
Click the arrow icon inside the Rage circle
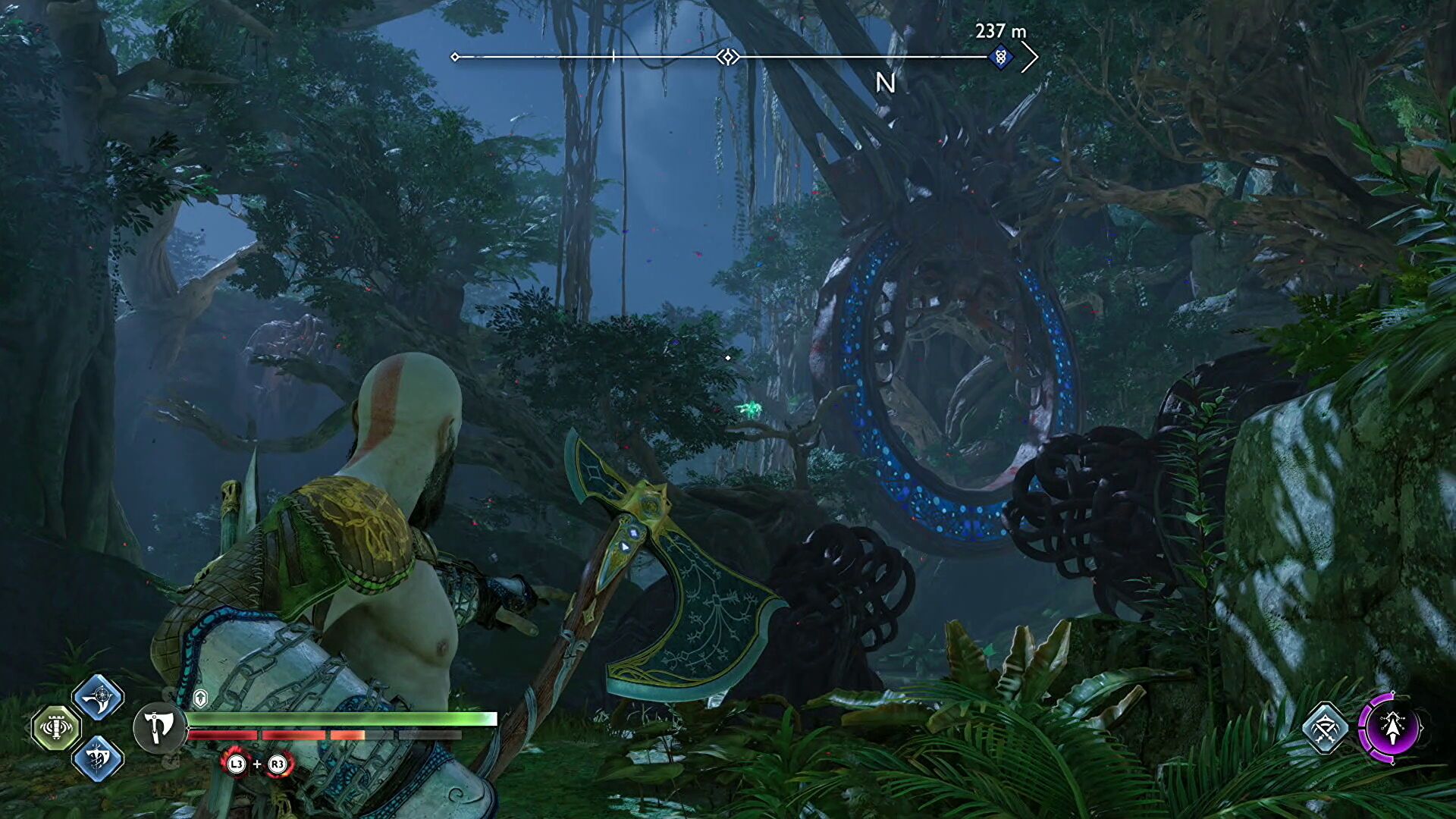tap(1394, 726)
